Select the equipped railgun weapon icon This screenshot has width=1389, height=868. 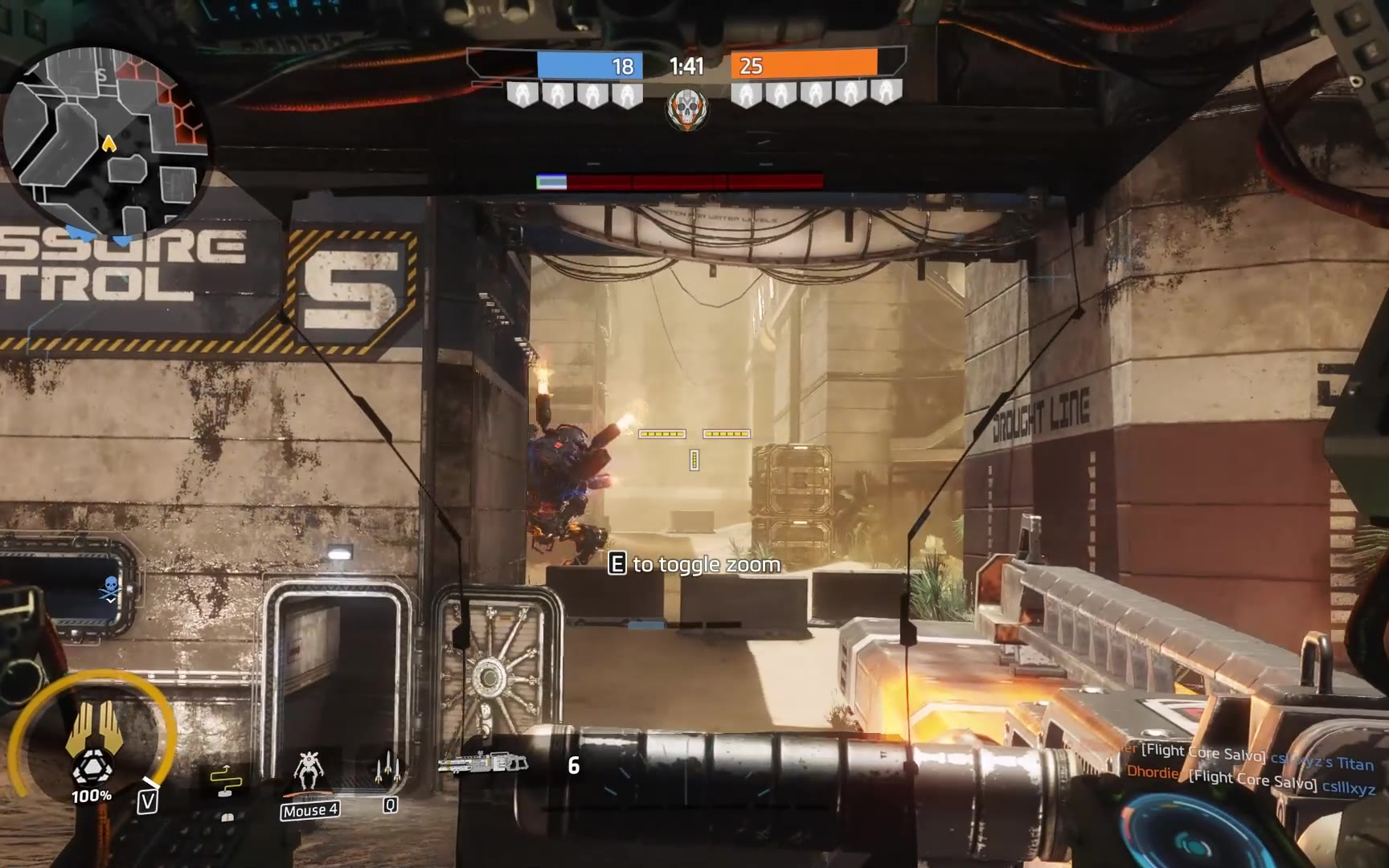coord(484,763)
